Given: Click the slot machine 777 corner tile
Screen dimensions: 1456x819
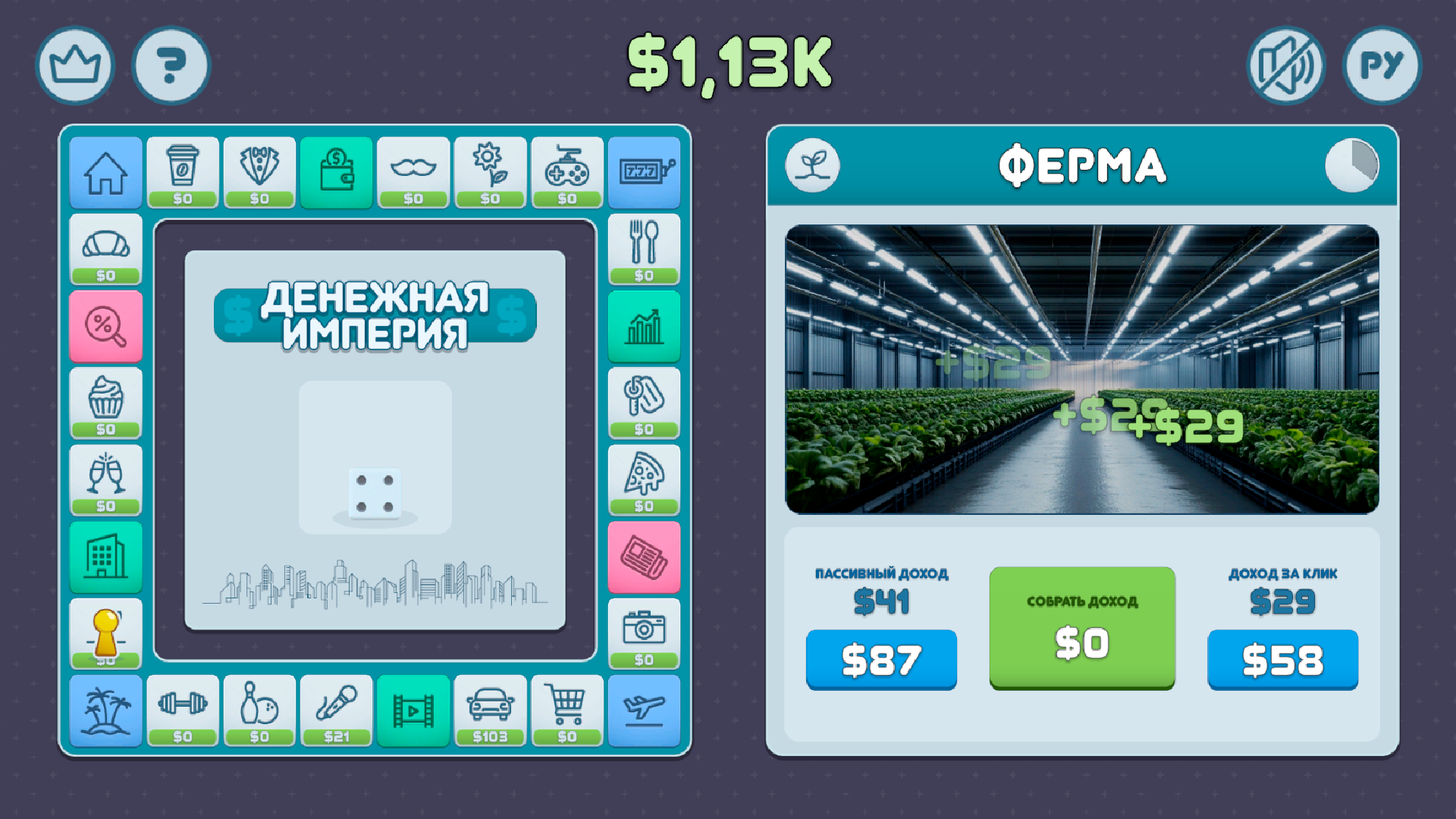Looking at the screenshot, I should [x=644, y=173].
